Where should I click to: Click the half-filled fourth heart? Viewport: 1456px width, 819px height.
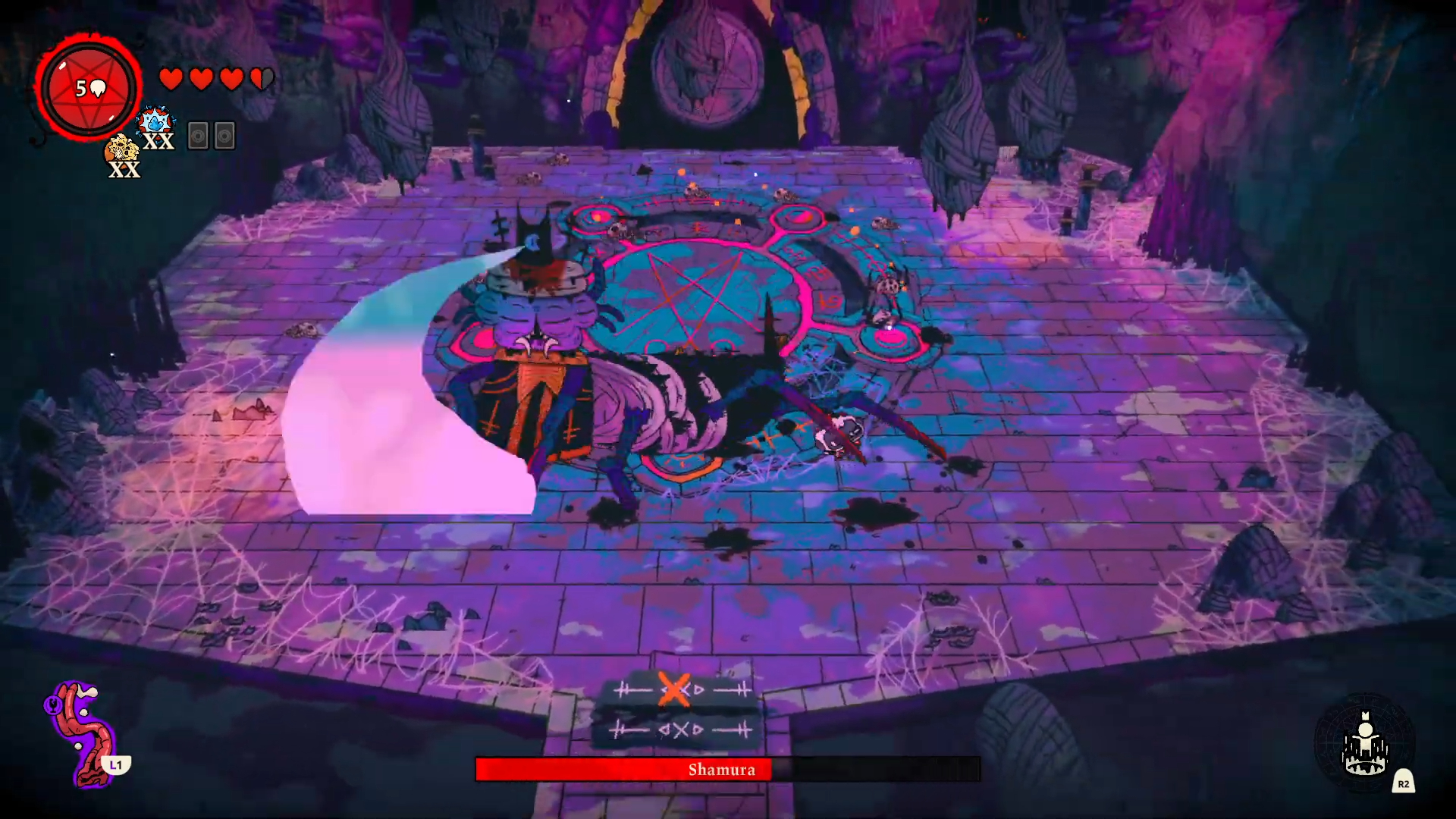click(x=261, y=77)
